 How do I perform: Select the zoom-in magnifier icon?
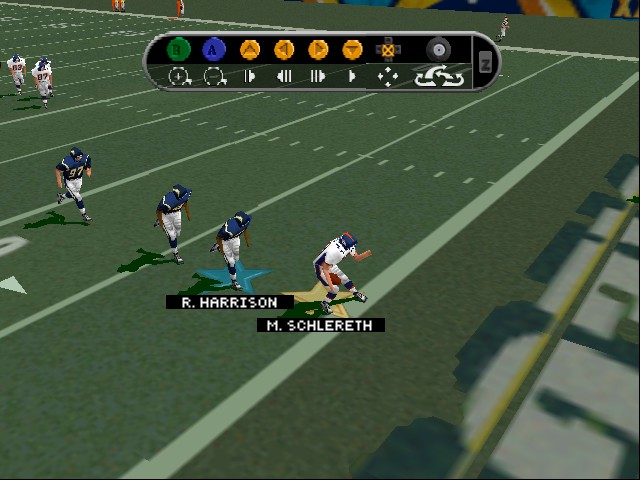(179, 76)
